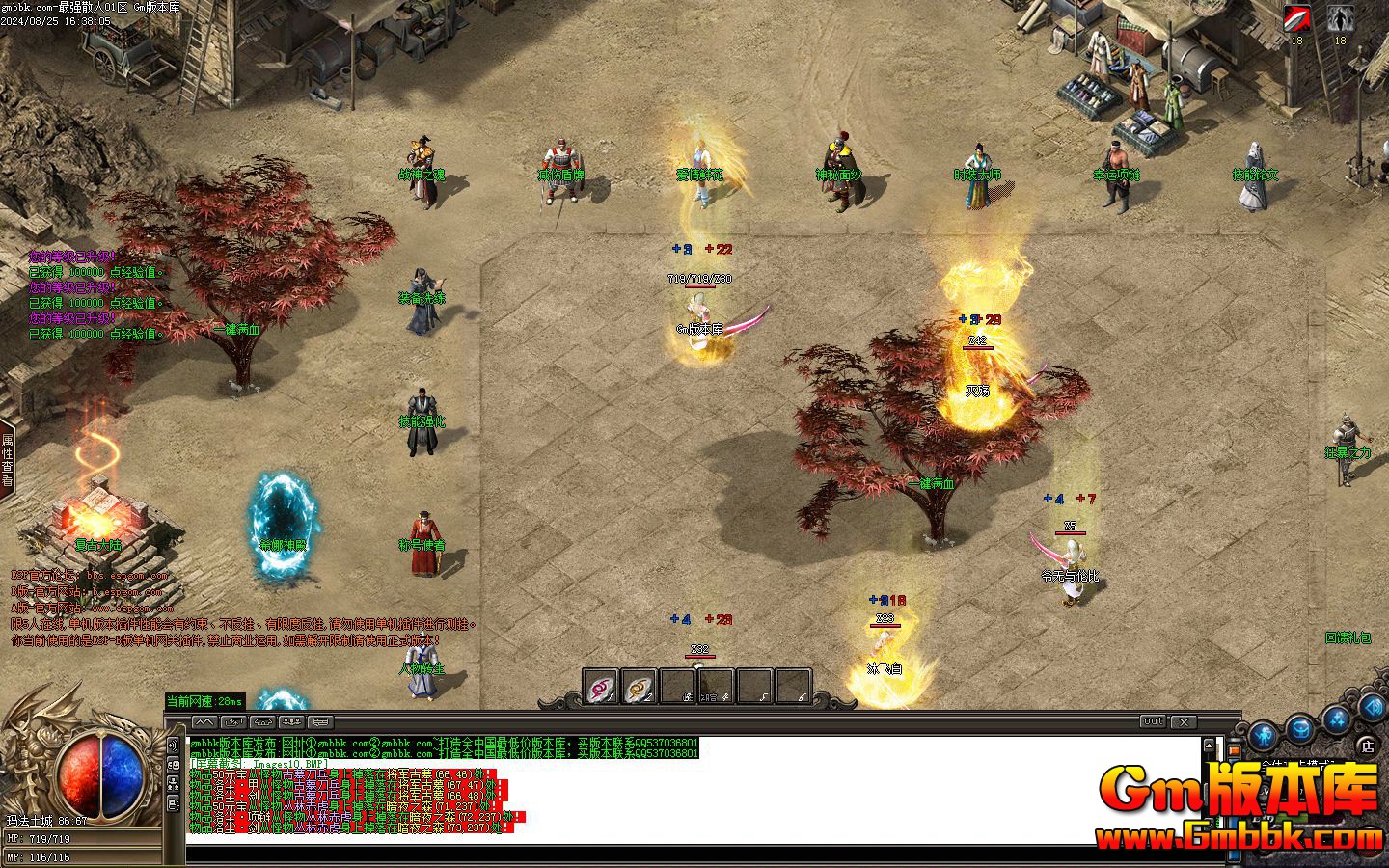Open the character equipment panel button

pyautogui.click(x=1265, y=736)
